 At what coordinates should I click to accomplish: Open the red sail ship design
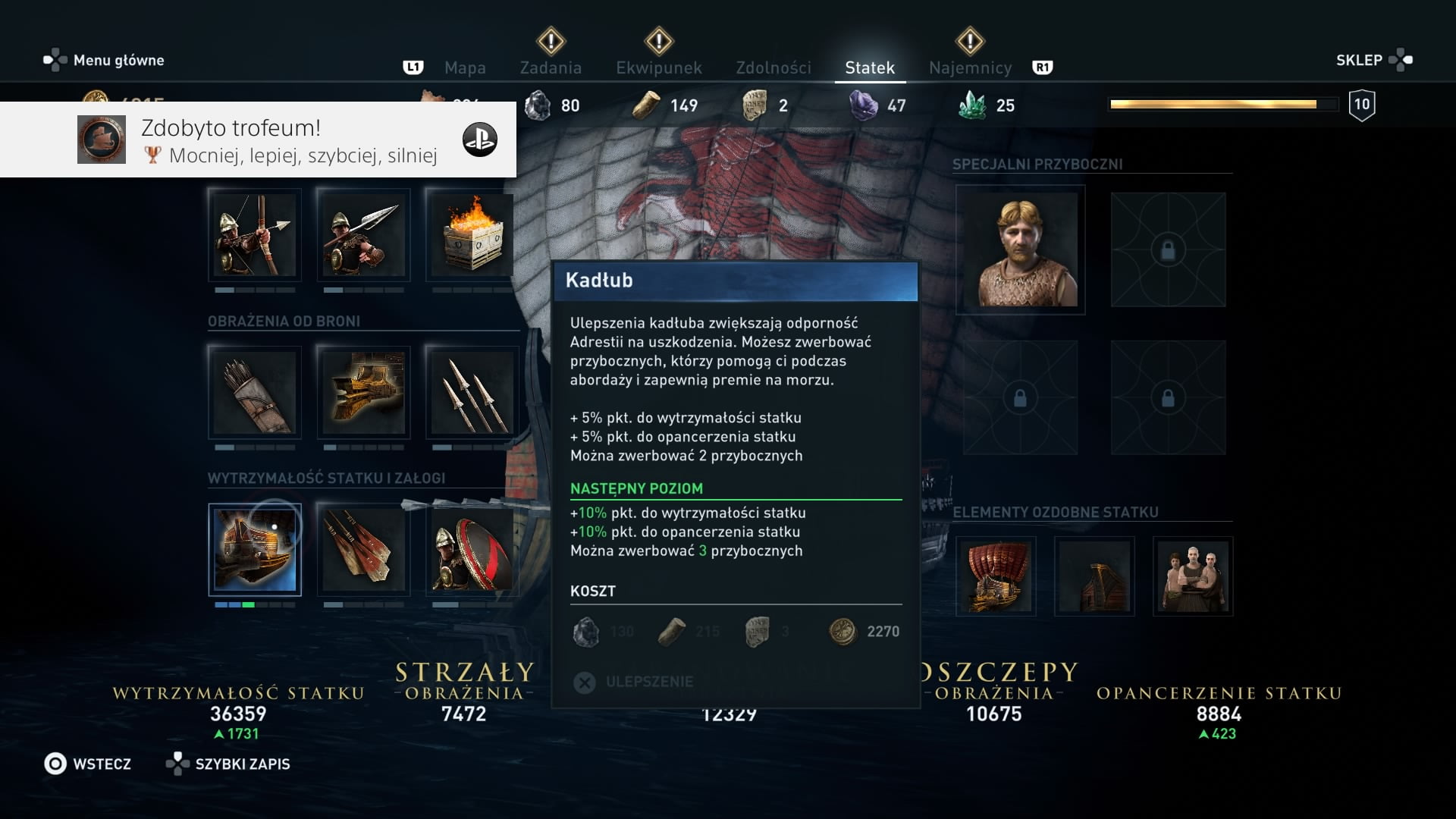click(x=996, y=576)
